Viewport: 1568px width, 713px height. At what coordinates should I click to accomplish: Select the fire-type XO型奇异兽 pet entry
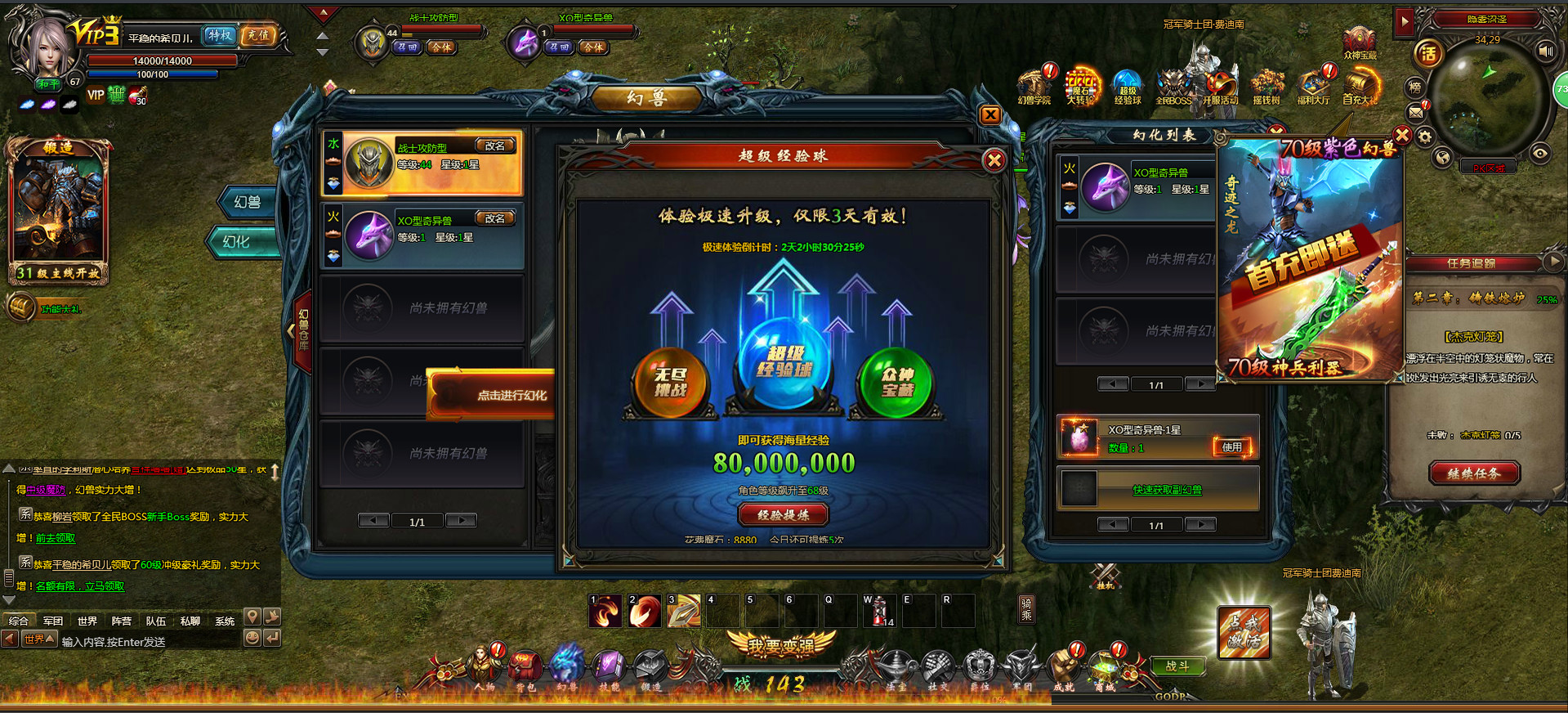(421, 235)
